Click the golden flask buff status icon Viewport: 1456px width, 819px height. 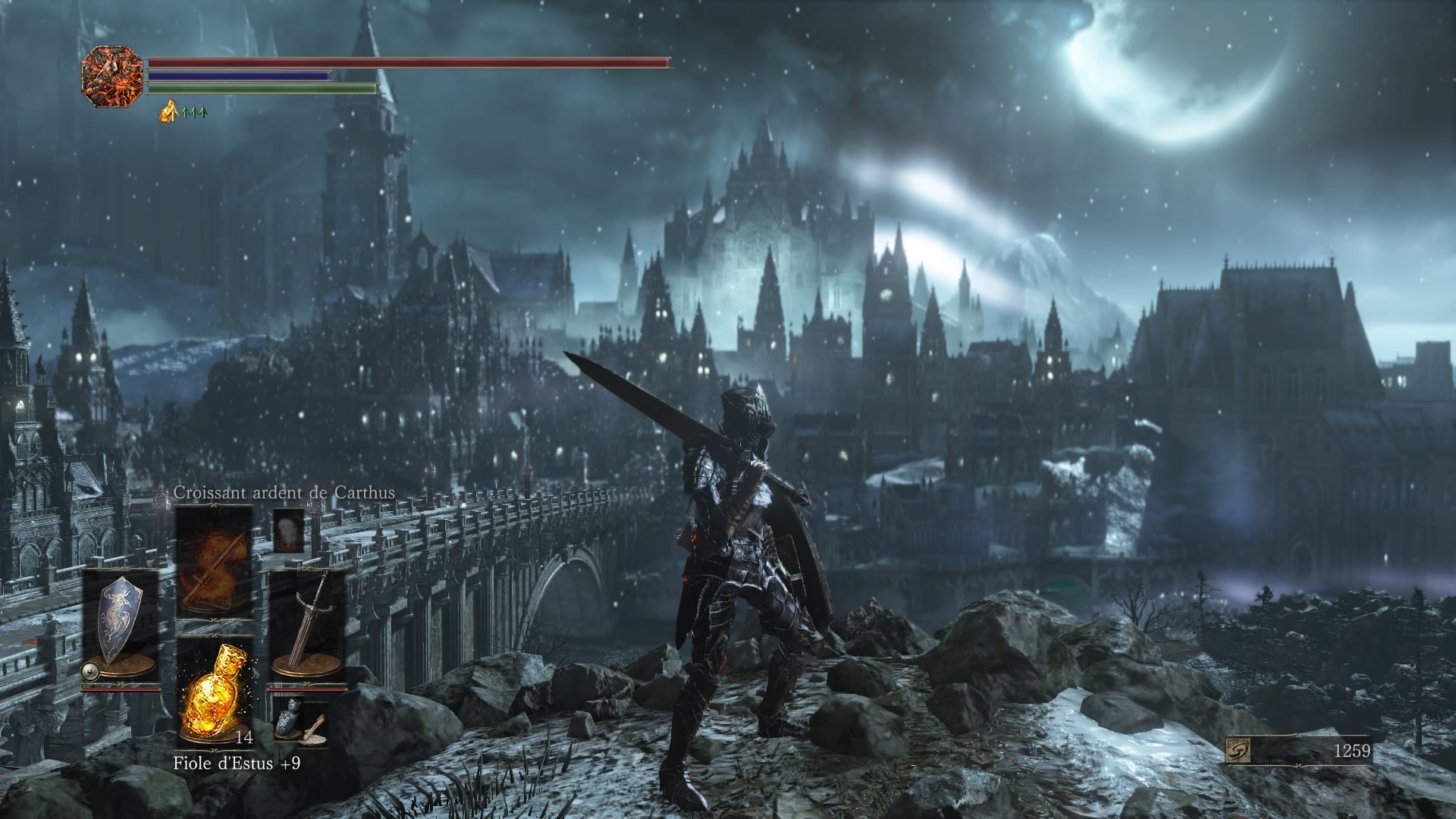(x=168, y=113)
